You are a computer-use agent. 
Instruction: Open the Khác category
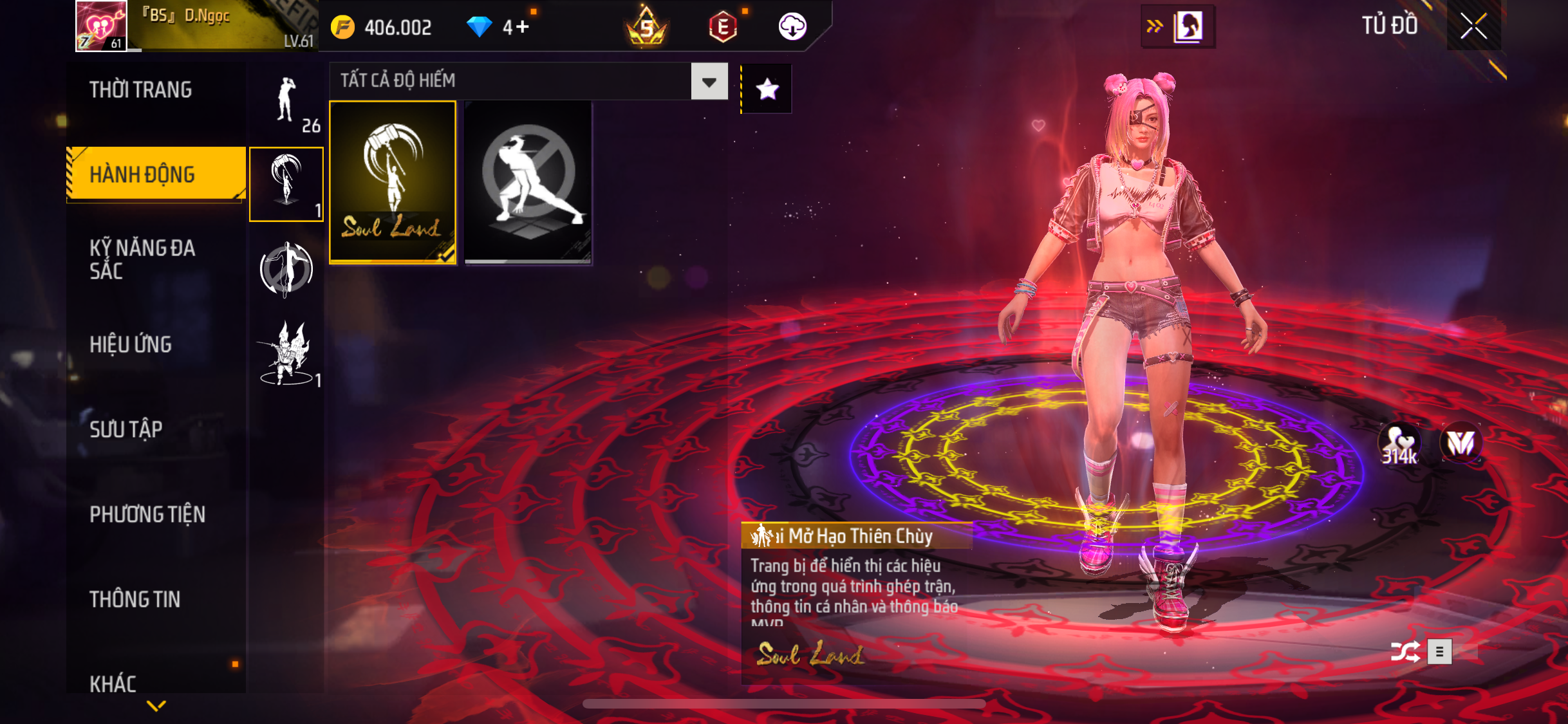[113, 683]
